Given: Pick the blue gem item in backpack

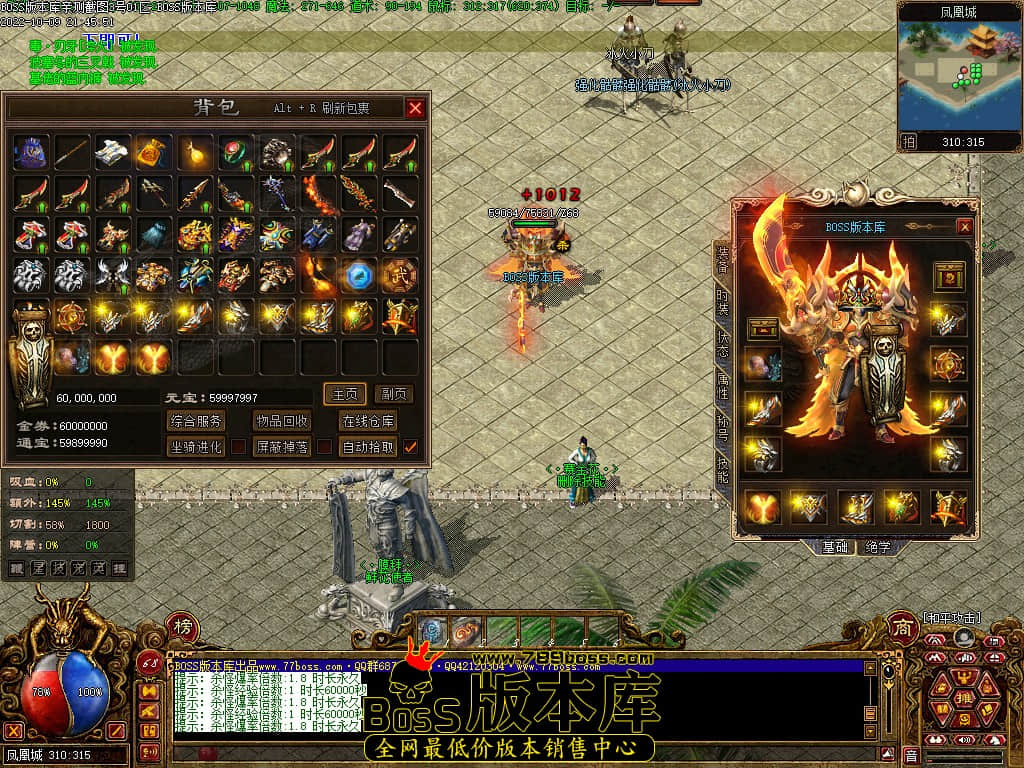Looking at the screenshot, I should coord(359,274).
